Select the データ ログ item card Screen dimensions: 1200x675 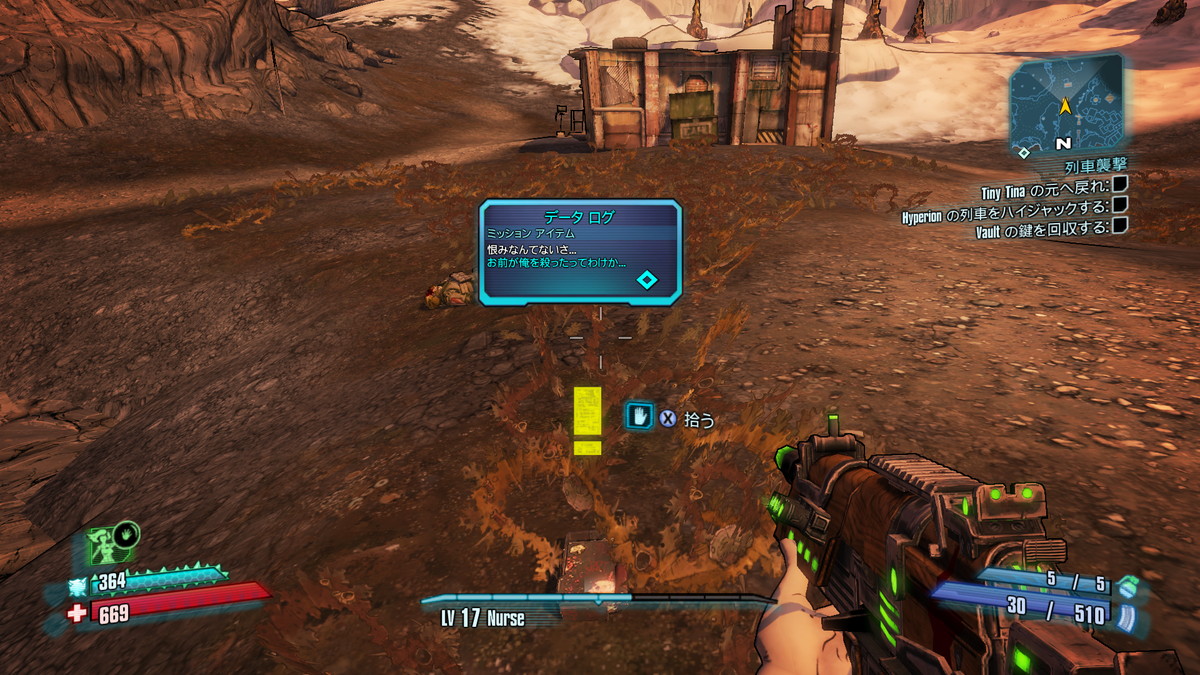(580, 252)
